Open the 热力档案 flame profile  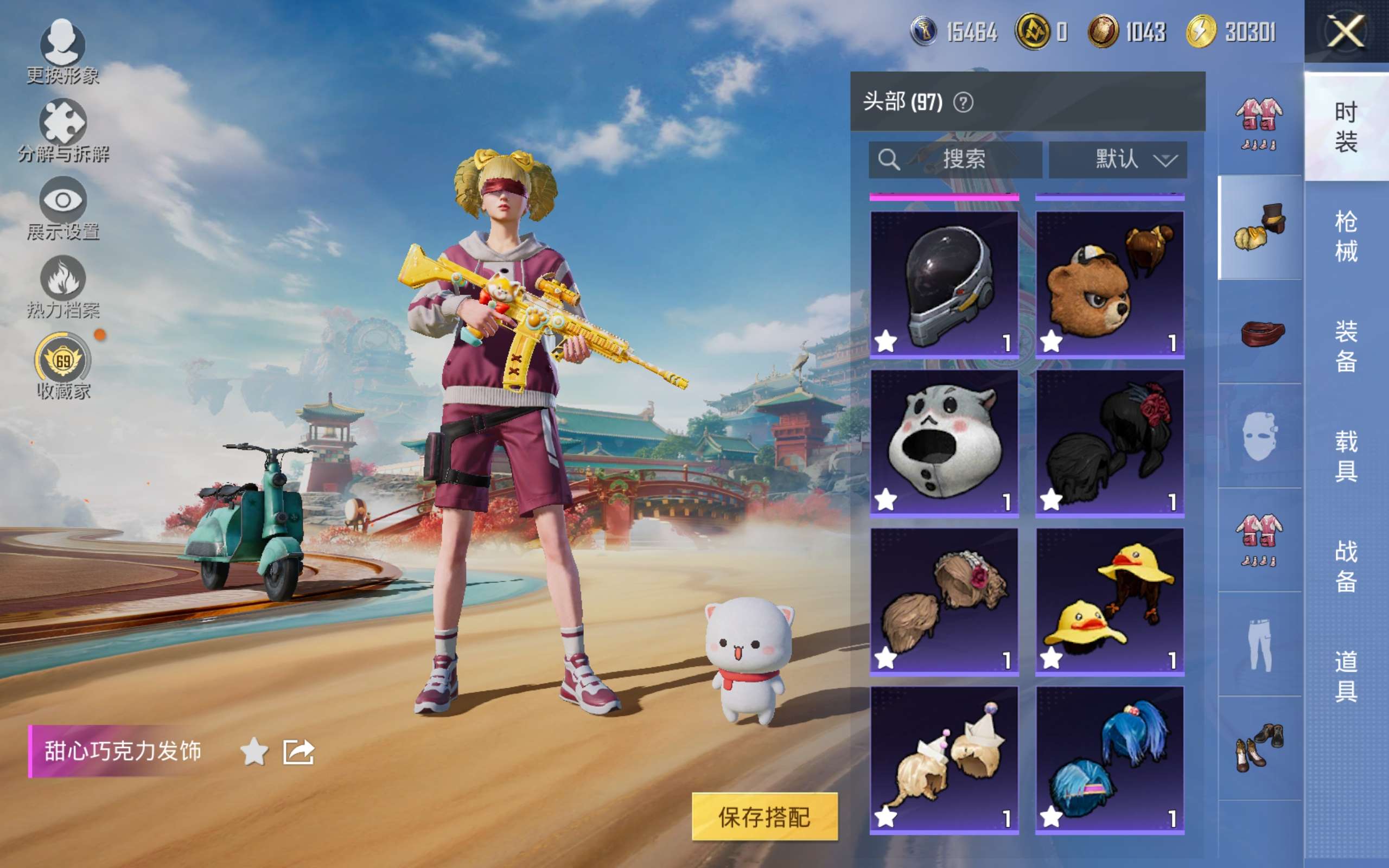[62, 286]
